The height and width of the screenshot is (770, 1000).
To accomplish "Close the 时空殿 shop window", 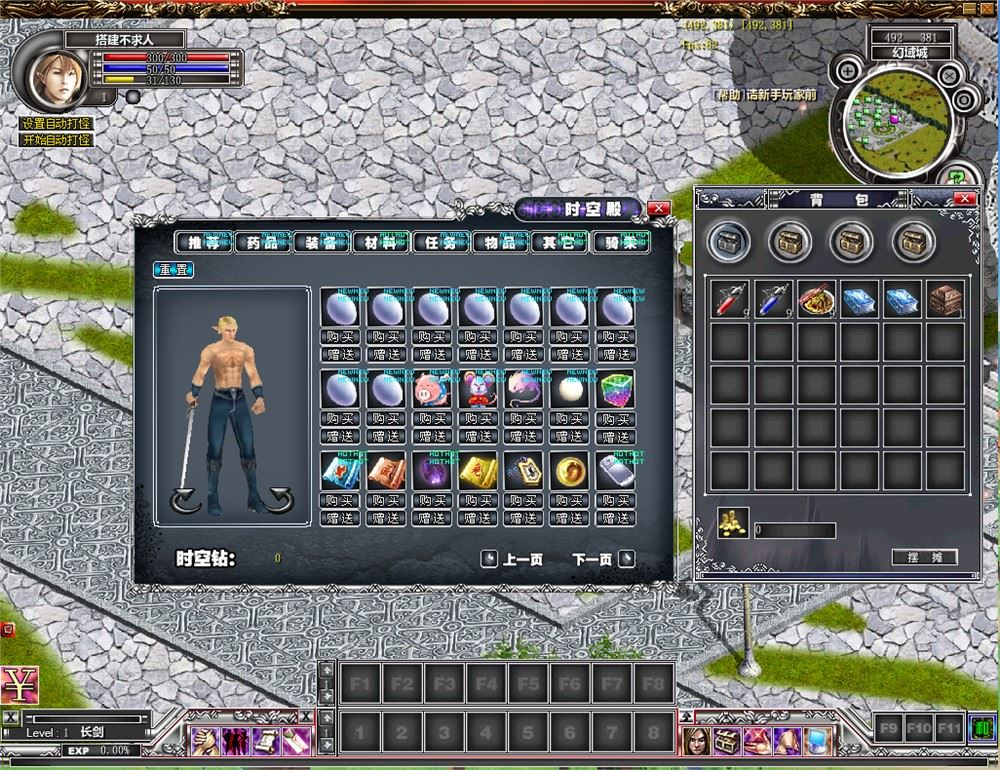I will 659,208.
